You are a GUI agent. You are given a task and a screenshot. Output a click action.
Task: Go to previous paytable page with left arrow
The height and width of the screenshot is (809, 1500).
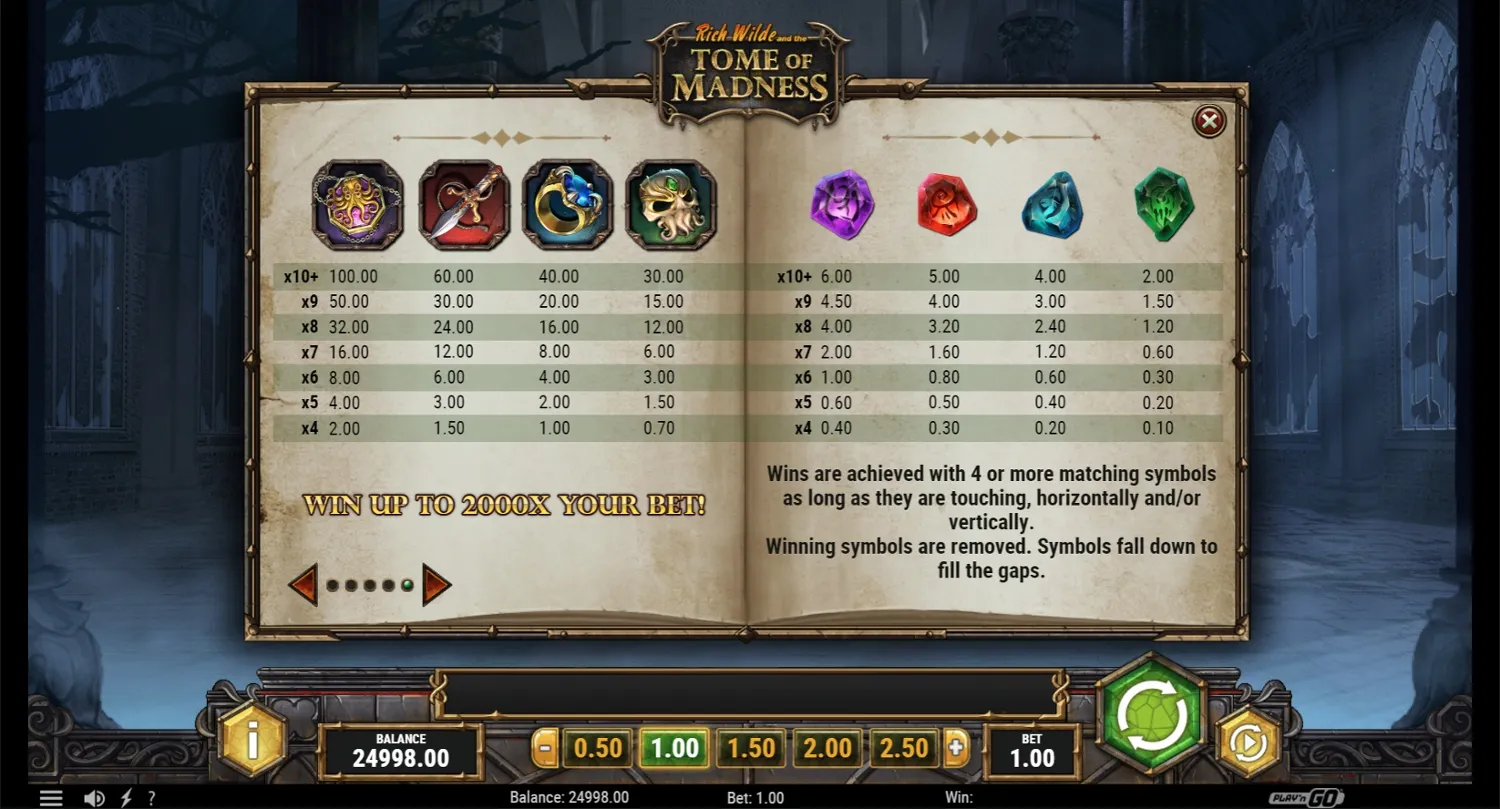click(302, 583)
